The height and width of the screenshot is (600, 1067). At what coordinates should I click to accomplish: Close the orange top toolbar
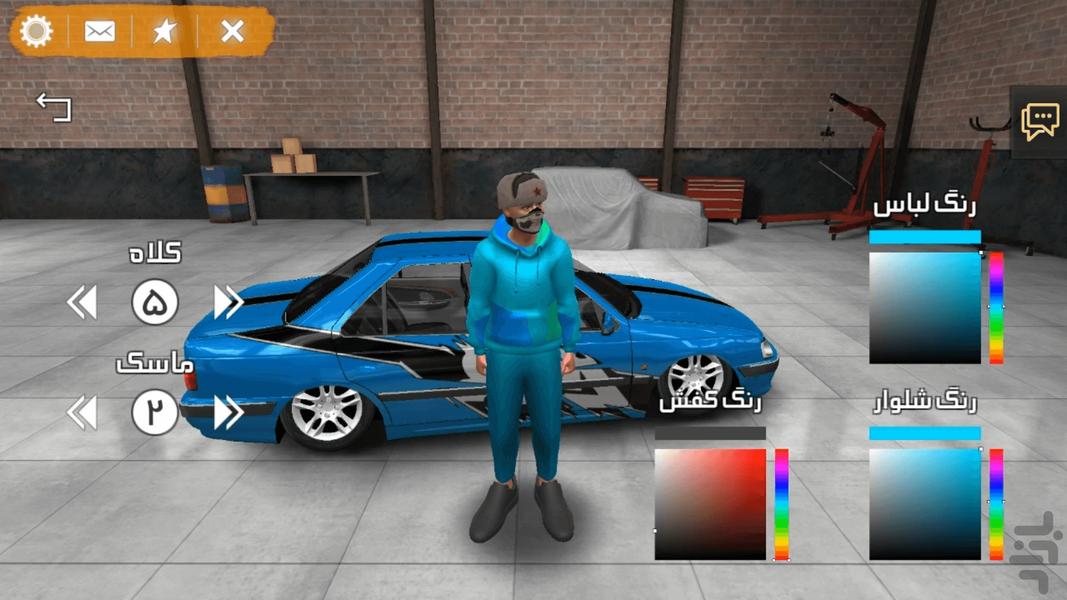[x=232, y=31]
